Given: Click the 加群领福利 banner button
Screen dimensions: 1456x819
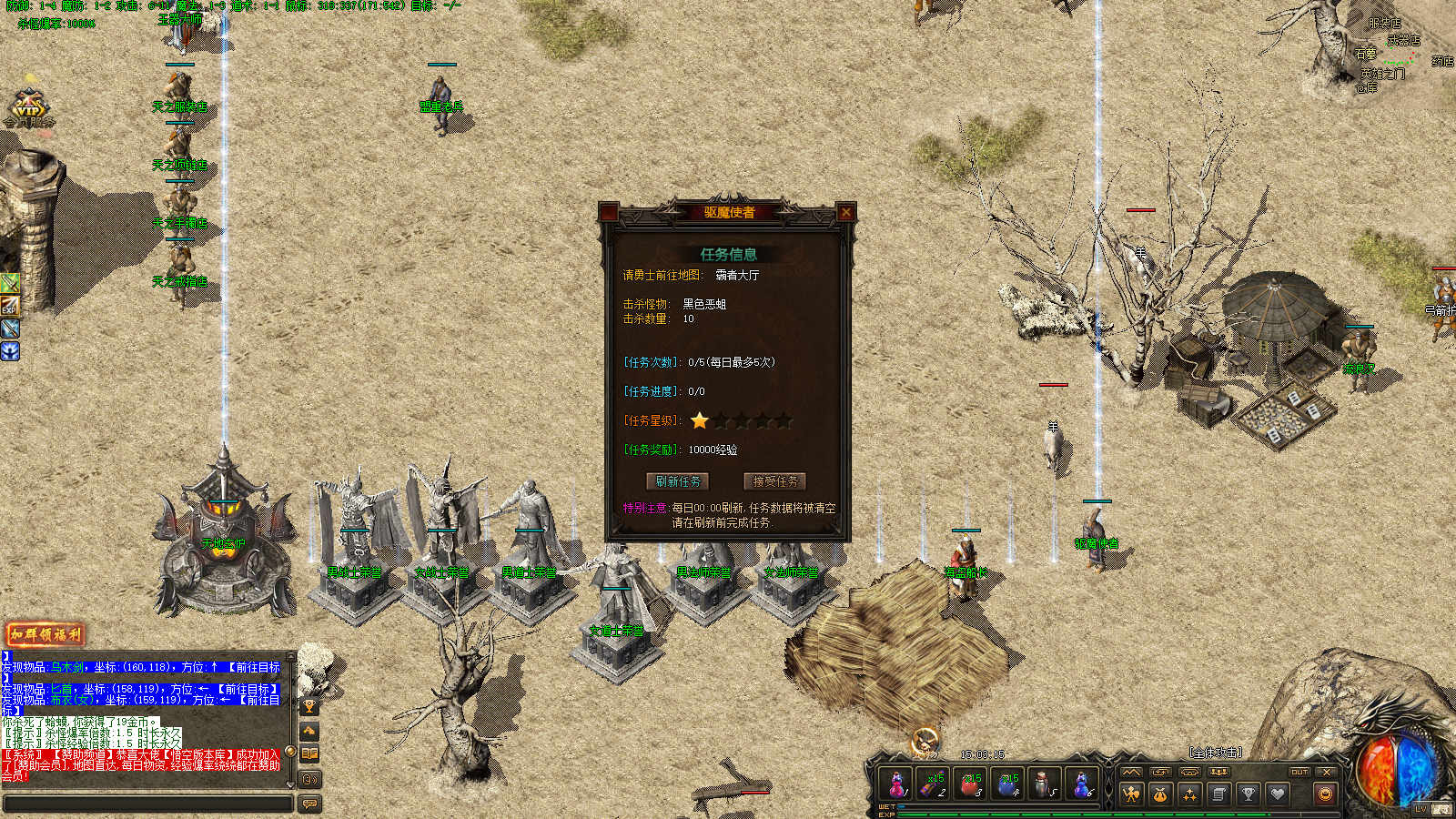Looking at the screenshot, I should coord(45,634).
